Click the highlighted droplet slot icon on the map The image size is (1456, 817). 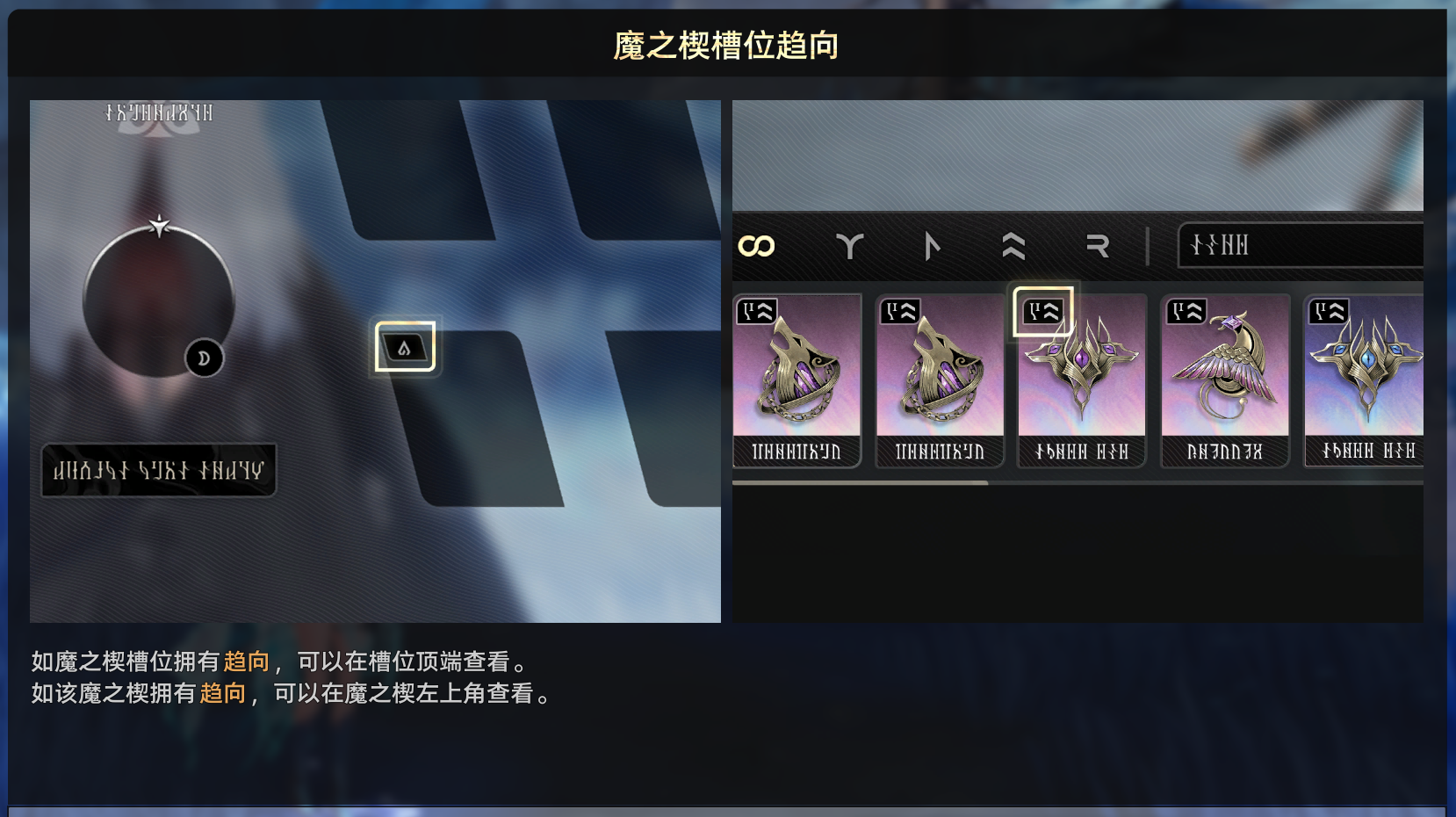[x=404, y=346]
